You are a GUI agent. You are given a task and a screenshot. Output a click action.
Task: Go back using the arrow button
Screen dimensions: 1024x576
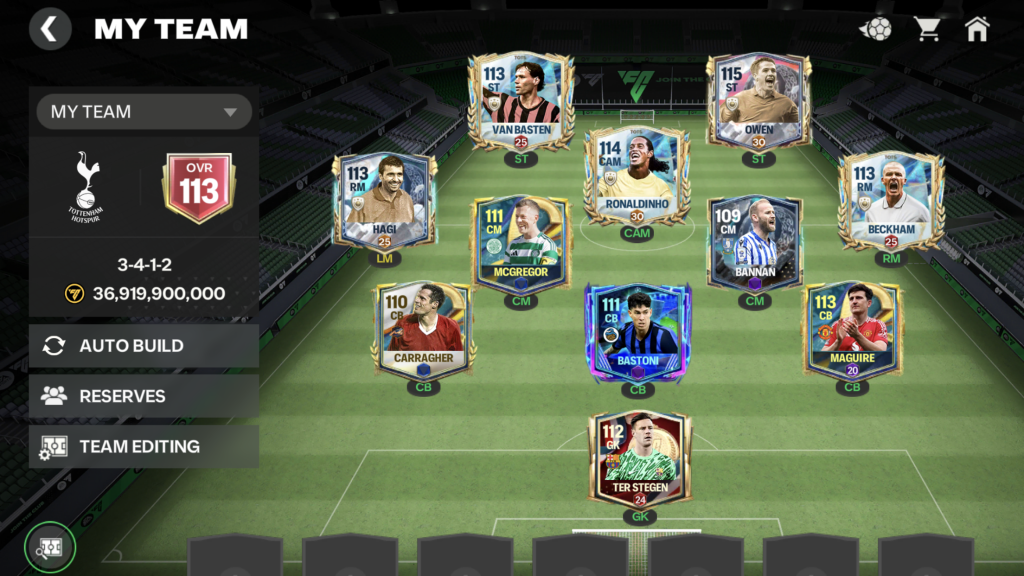tap(50, 29)
